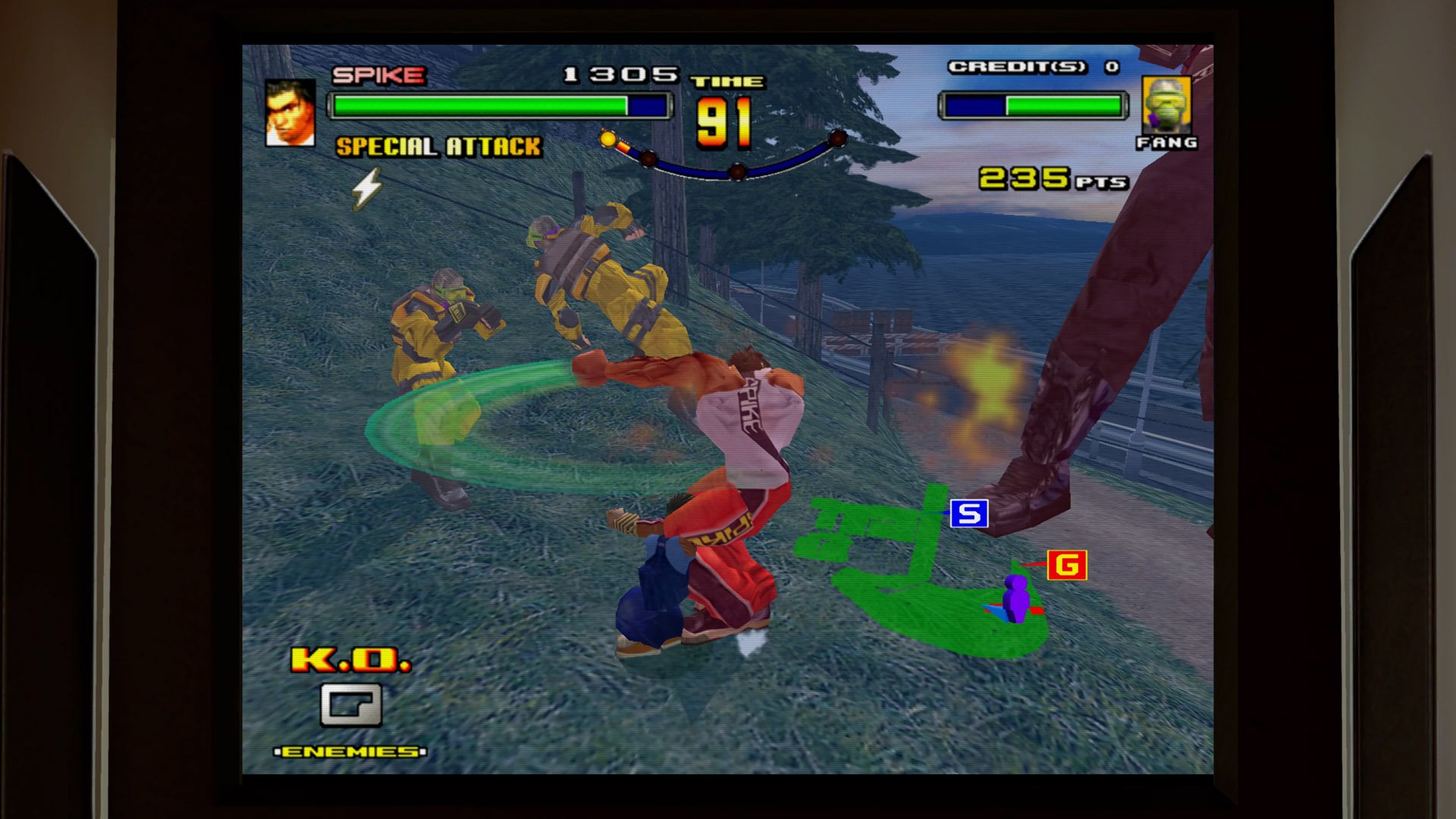Select the blue S marker on minimap
The width and height of the screenshot is (1456, 819).
pos(969,514)
